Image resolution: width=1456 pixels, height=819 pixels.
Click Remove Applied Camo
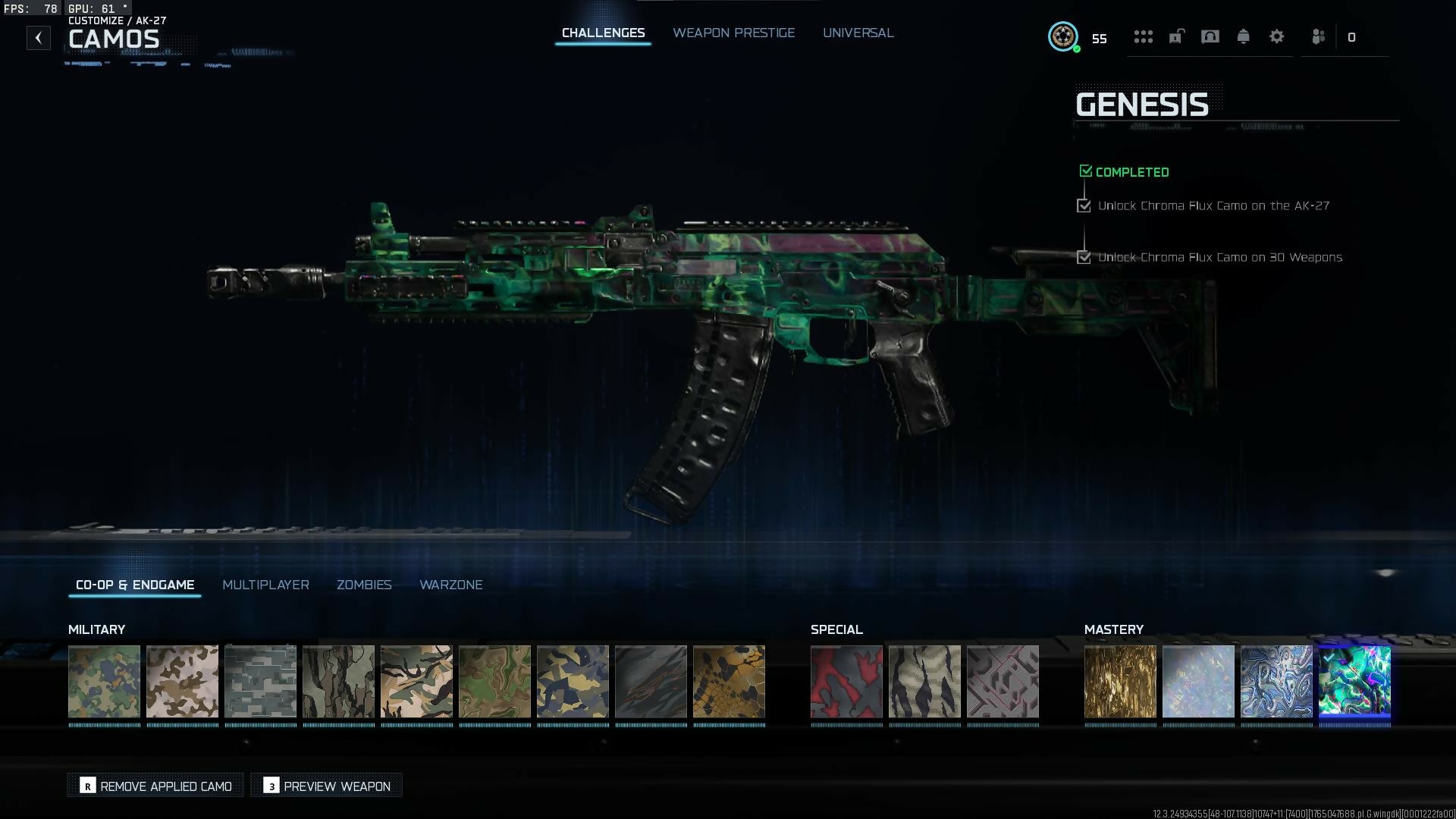point(156,786)
